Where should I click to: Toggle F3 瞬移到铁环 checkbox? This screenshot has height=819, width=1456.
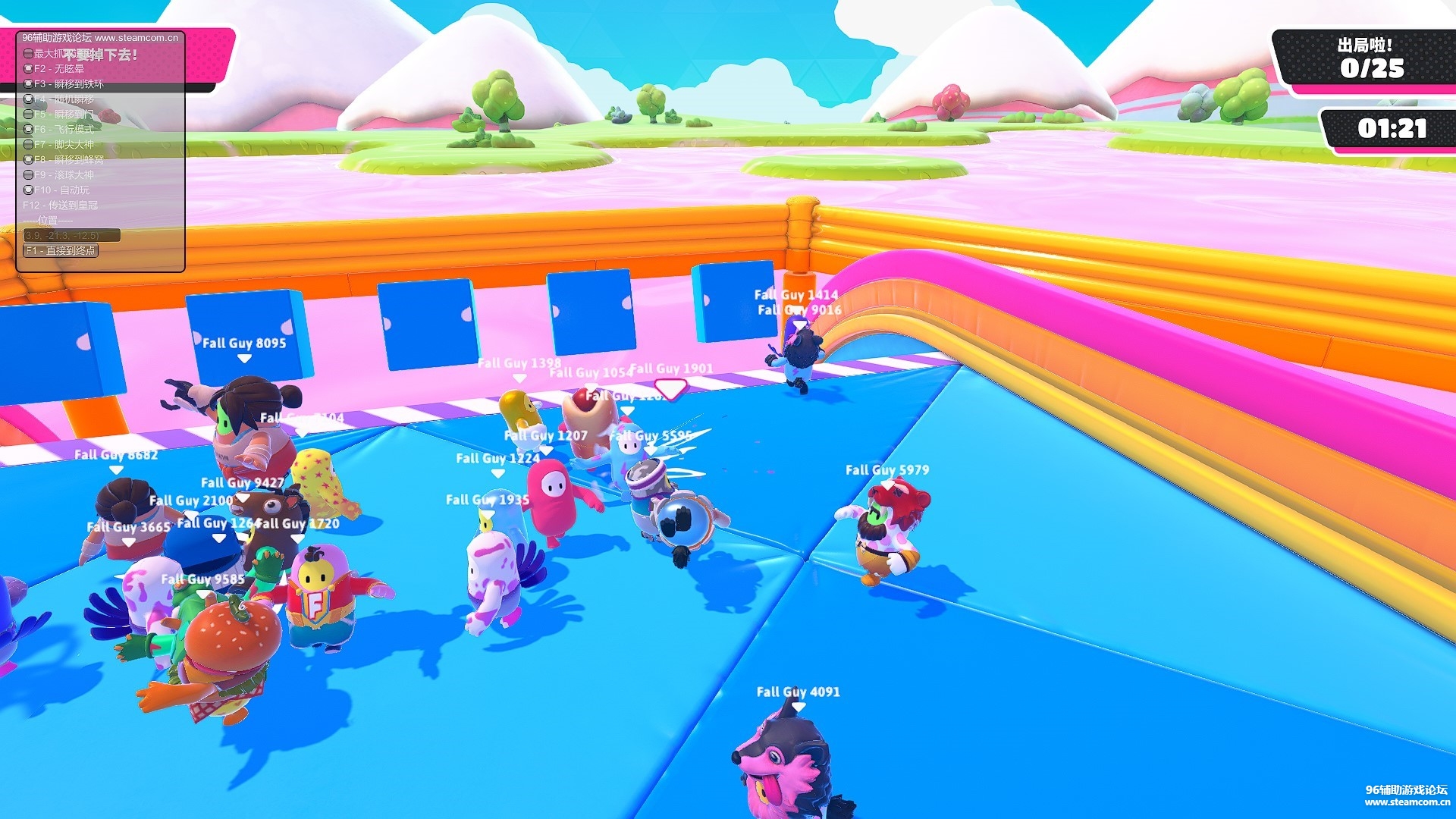pyautogui.click(x=28, y=84)
